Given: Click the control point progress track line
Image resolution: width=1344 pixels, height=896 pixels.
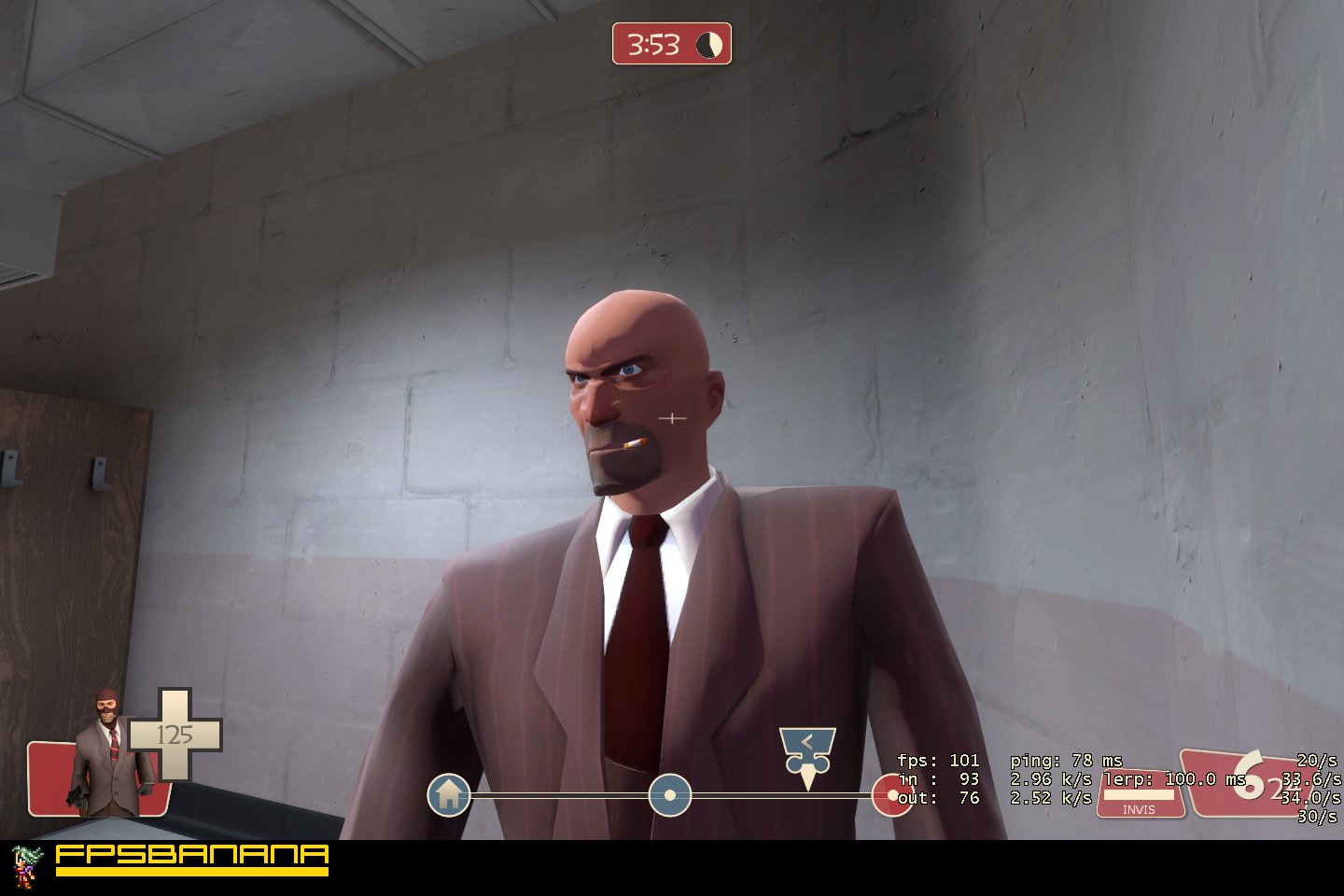Looking at the screenshot, I should click(x=560, y=795).
